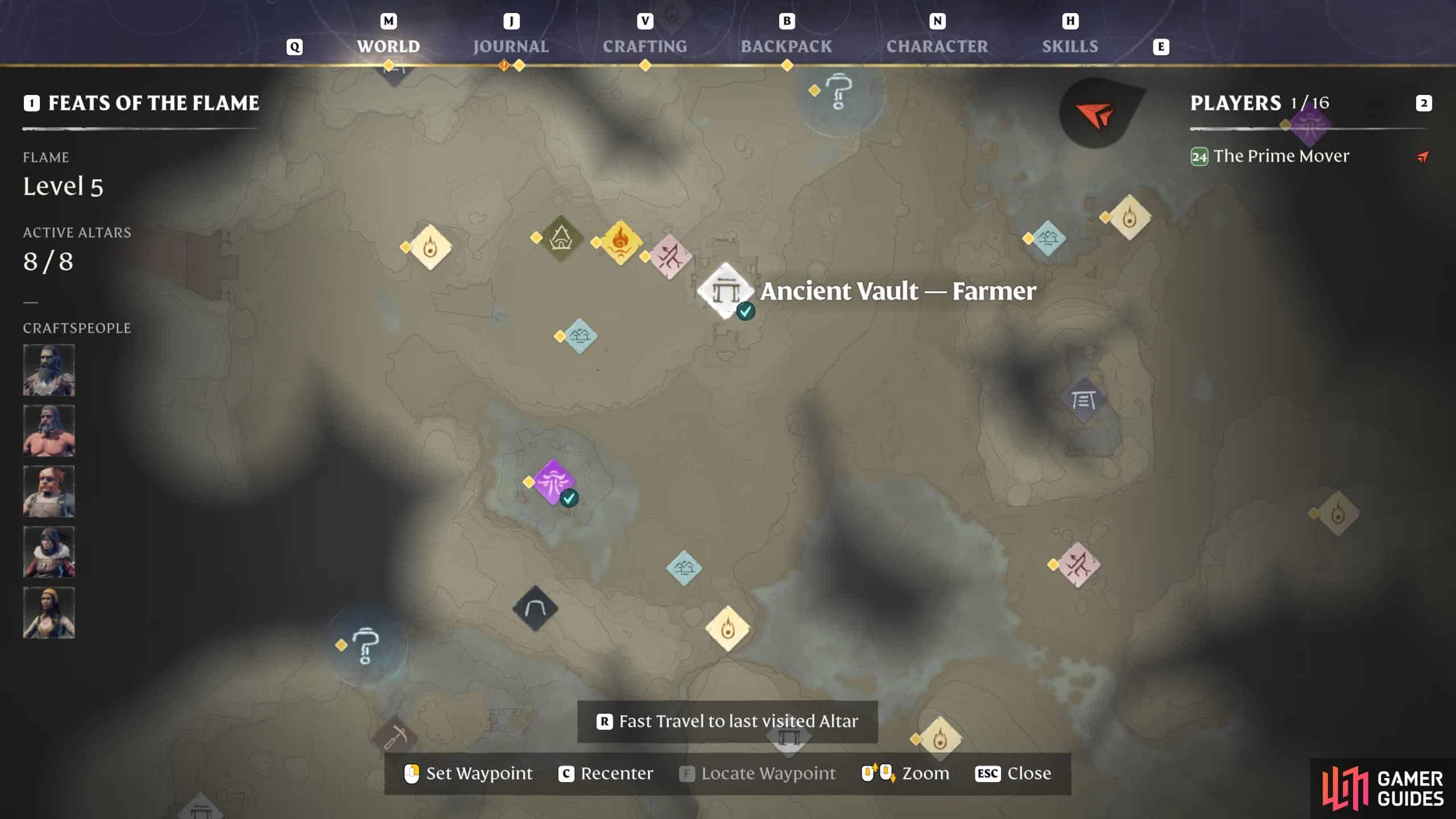Viewport: 1456px width, 819px height.
Task: Collapse the Players panel using badge 2
Action: point(1423,104)
